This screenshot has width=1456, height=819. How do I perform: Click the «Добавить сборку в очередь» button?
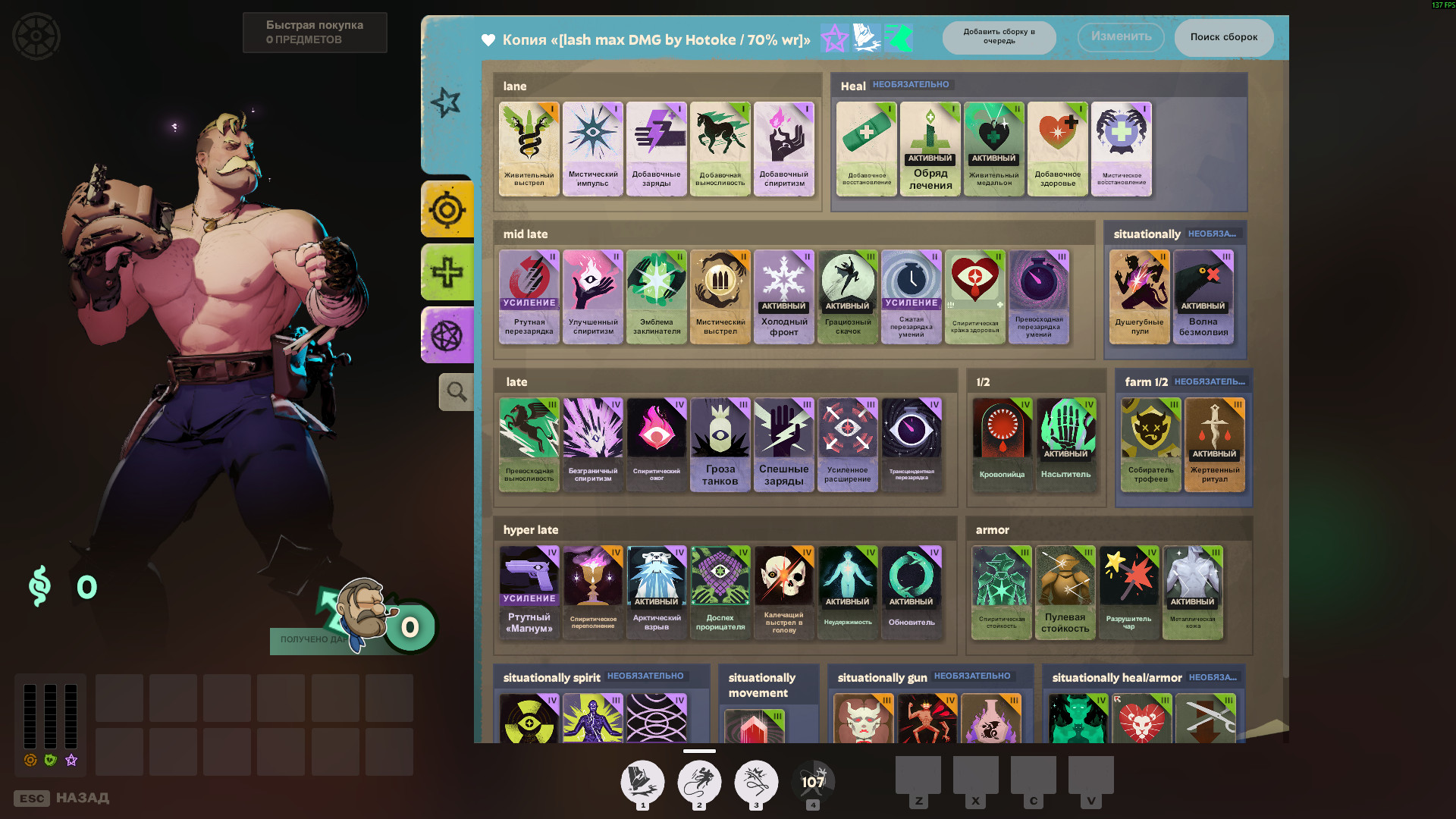coord(999,37)
